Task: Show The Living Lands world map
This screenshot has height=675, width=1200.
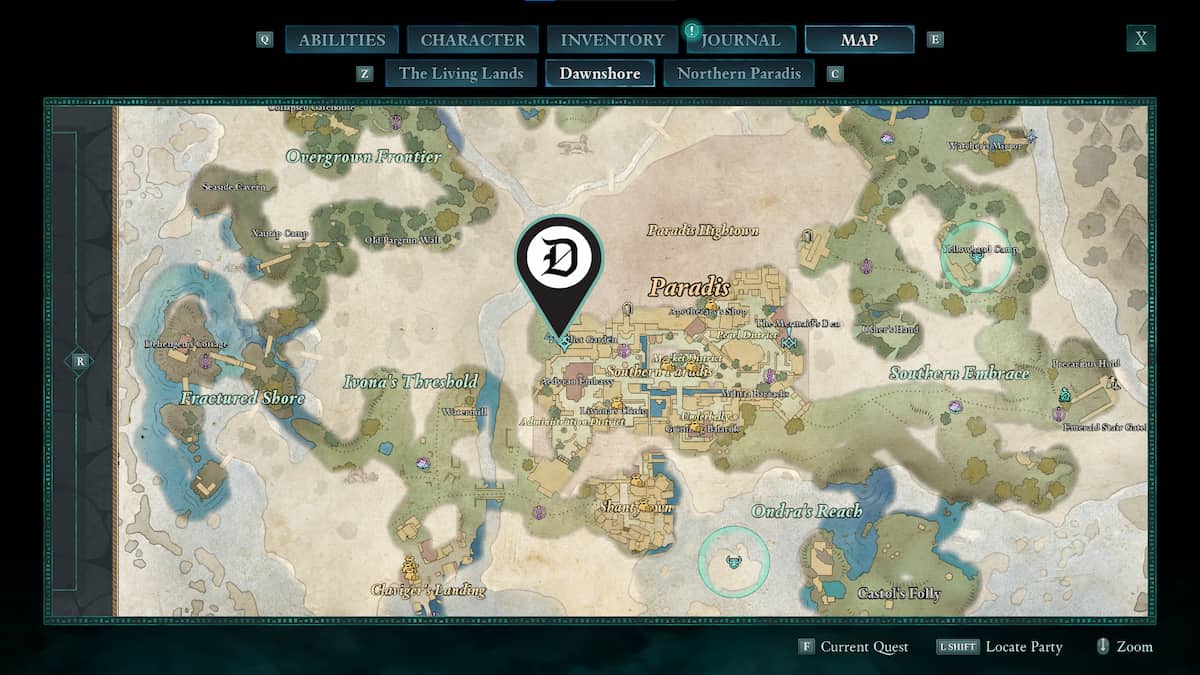Action: tap(461, 73)
